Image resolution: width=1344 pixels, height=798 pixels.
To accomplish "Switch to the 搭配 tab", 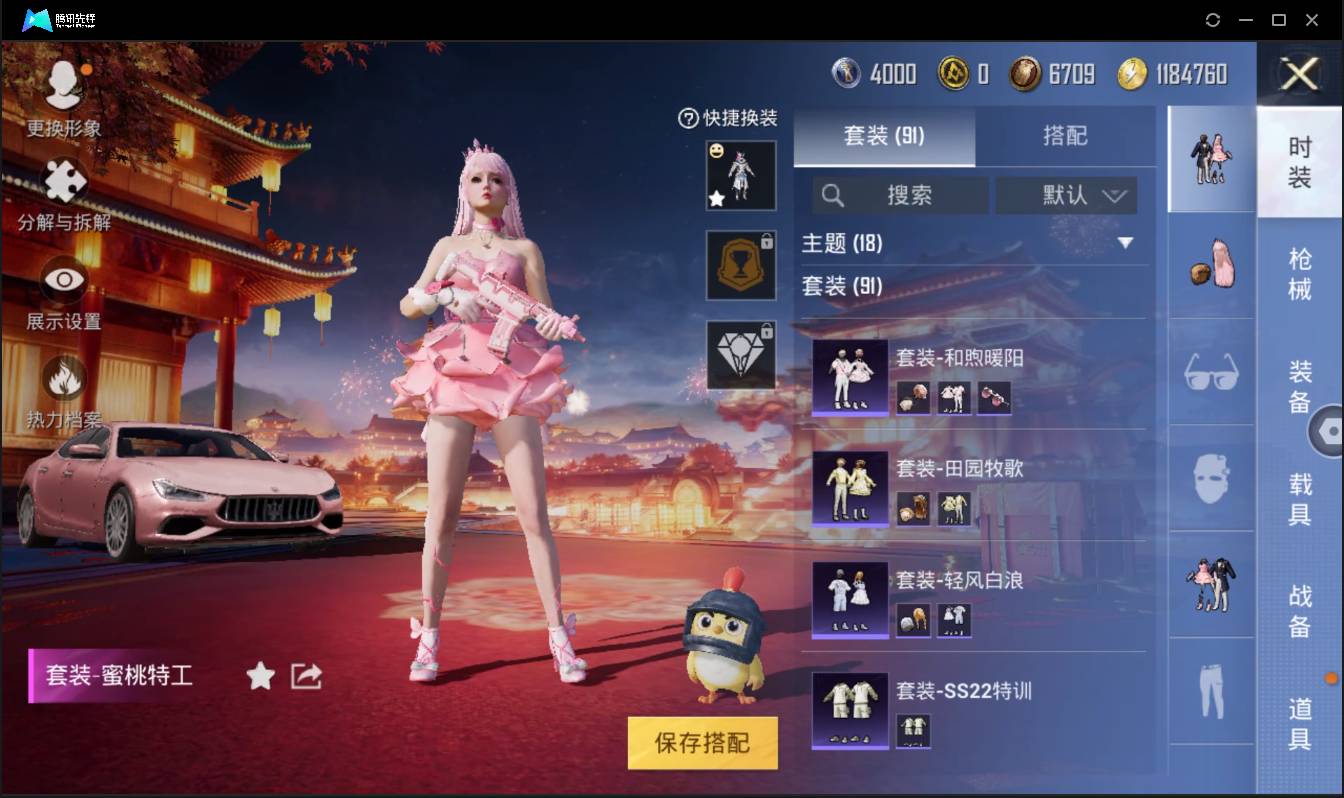I will 1069,137.
